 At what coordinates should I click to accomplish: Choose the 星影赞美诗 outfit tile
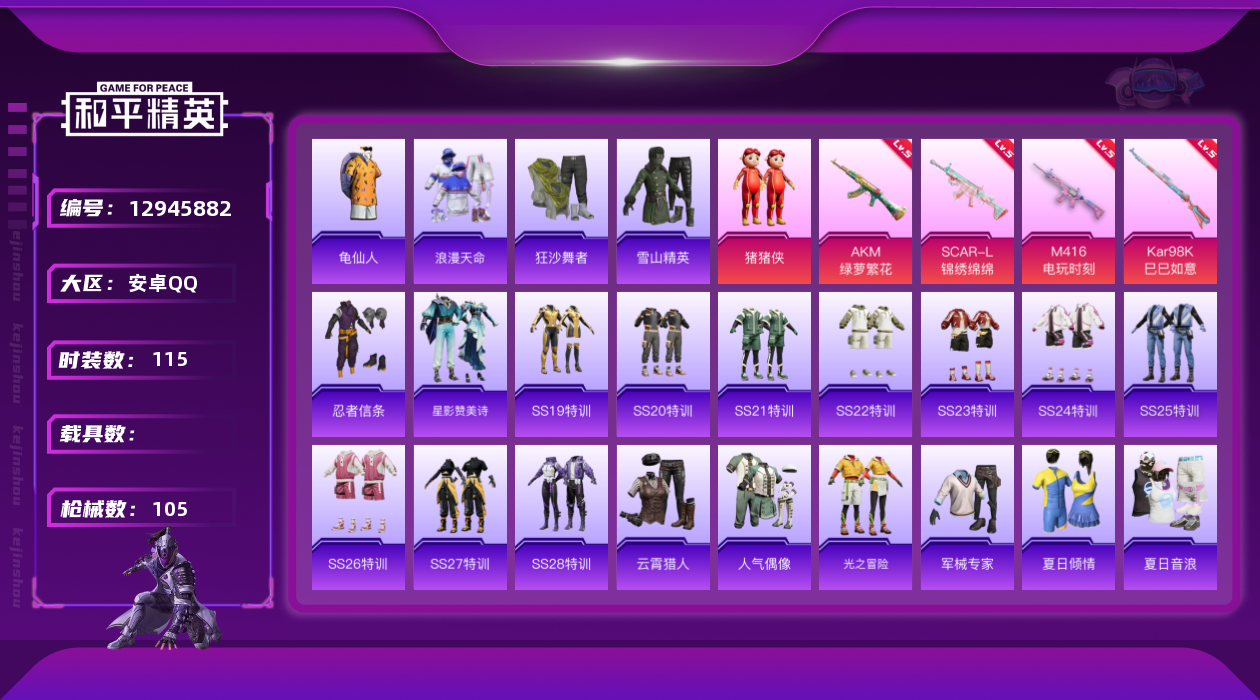coord(460,364)
